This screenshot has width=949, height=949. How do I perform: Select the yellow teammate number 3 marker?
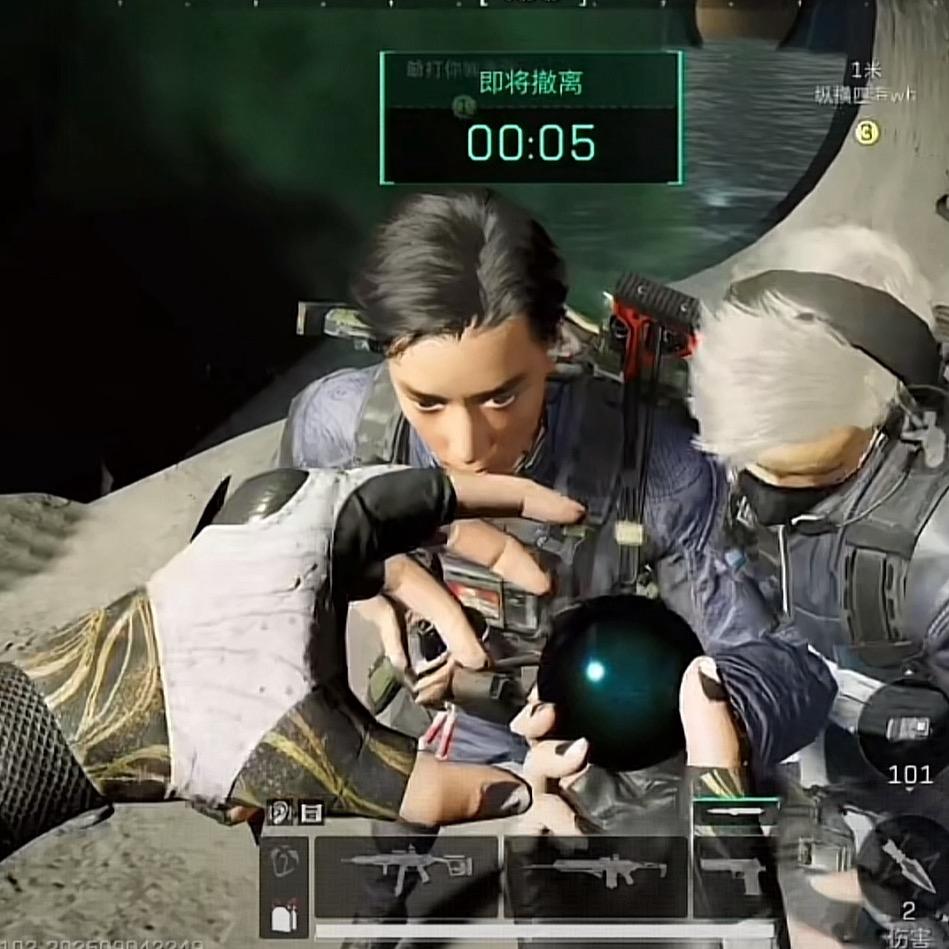coord(866,131)
